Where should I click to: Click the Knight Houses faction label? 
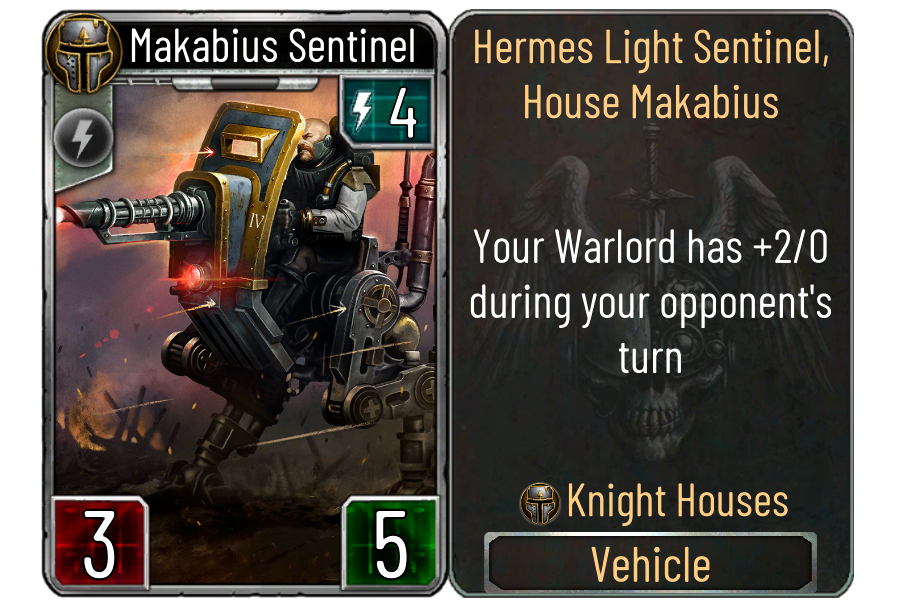point(677,502)
